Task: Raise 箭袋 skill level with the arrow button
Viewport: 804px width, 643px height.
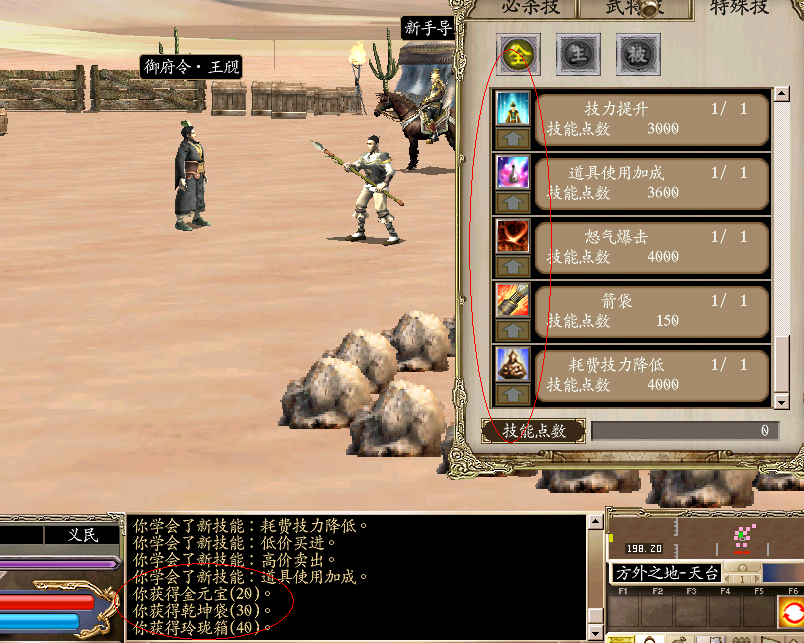Action: pyautogui.click(x=514, y=331)
